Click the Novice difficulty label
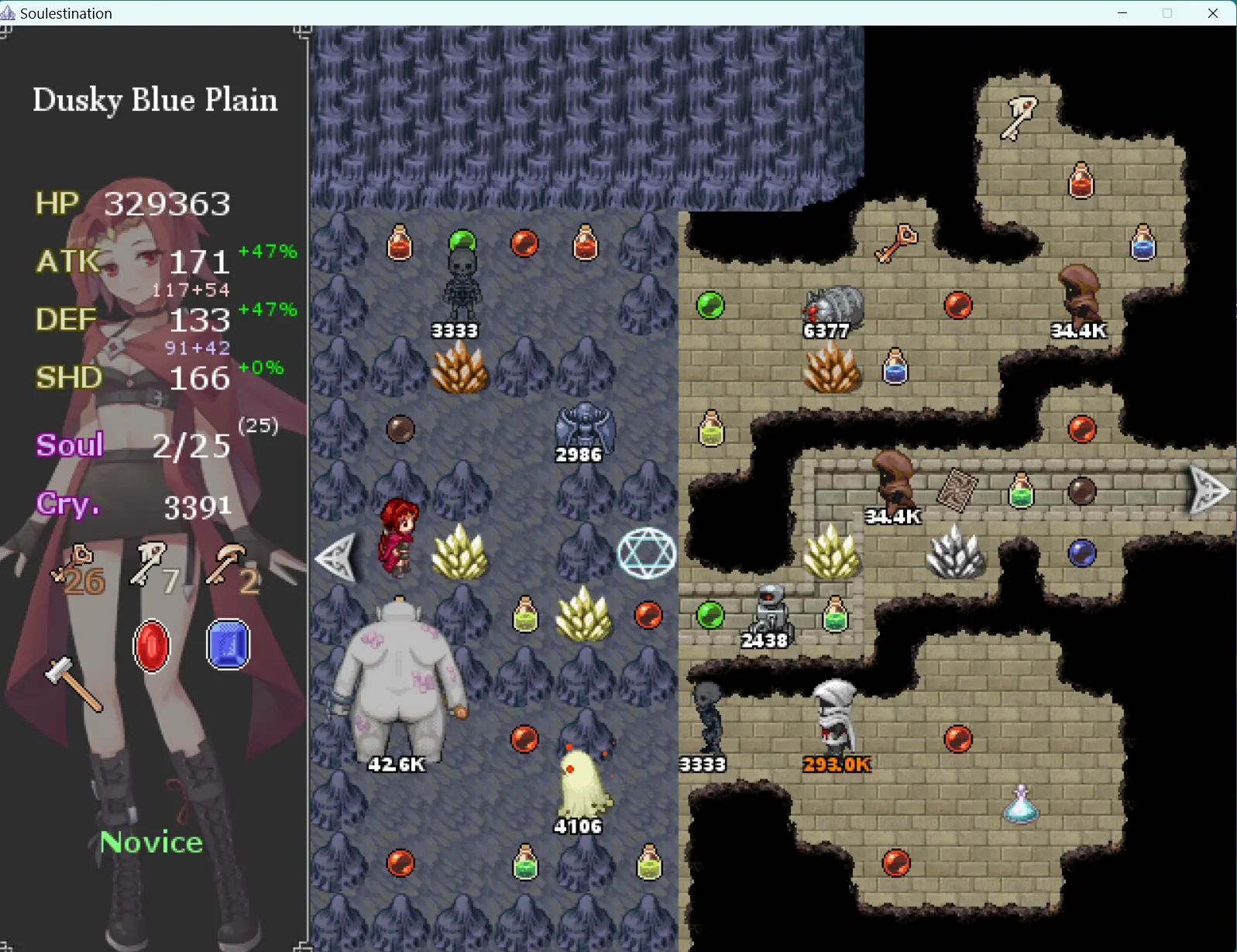The image size is (1237, 952). (x=152, y=842)
